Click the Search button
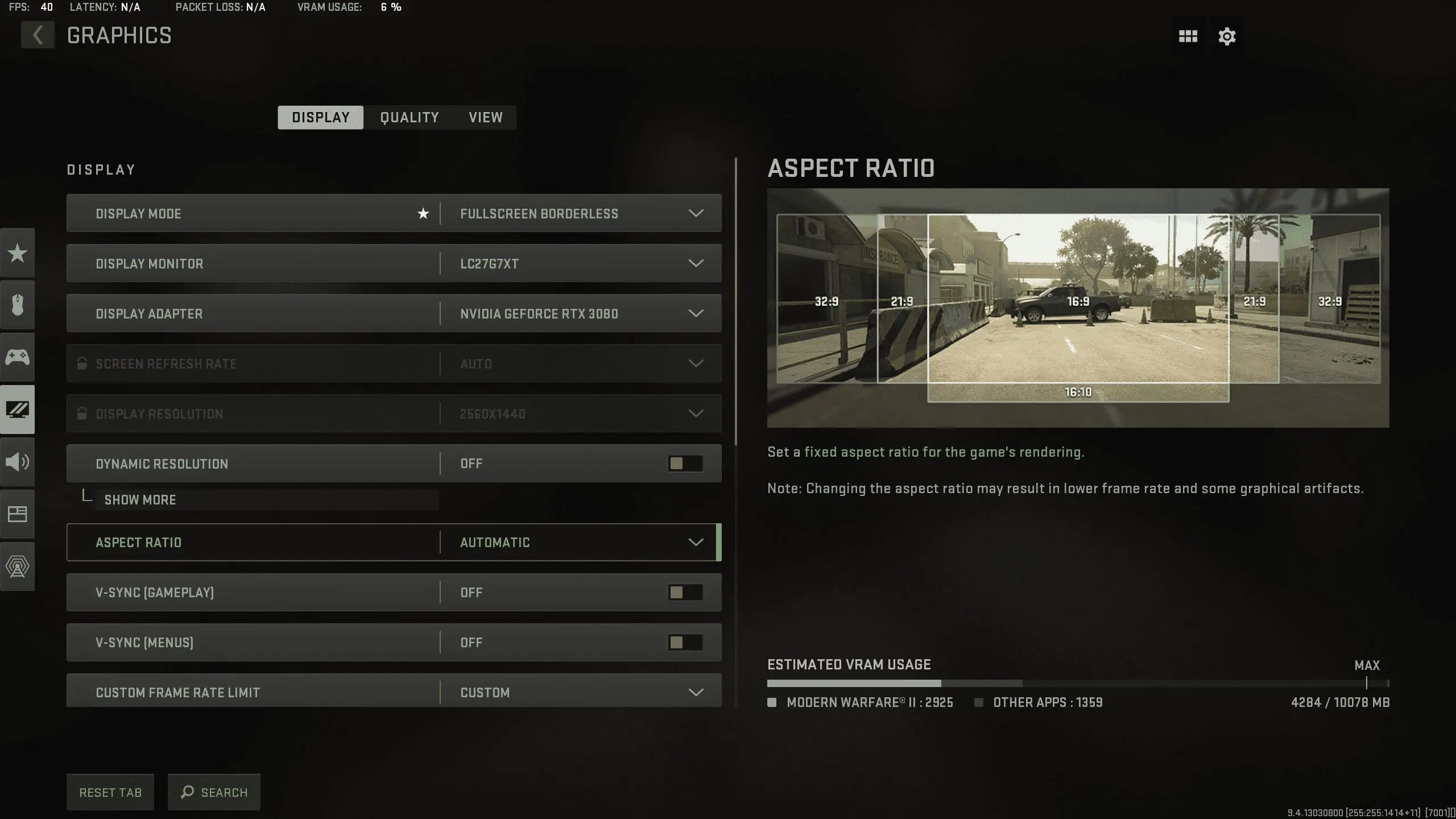1456x819 pixels. [214, 792]
